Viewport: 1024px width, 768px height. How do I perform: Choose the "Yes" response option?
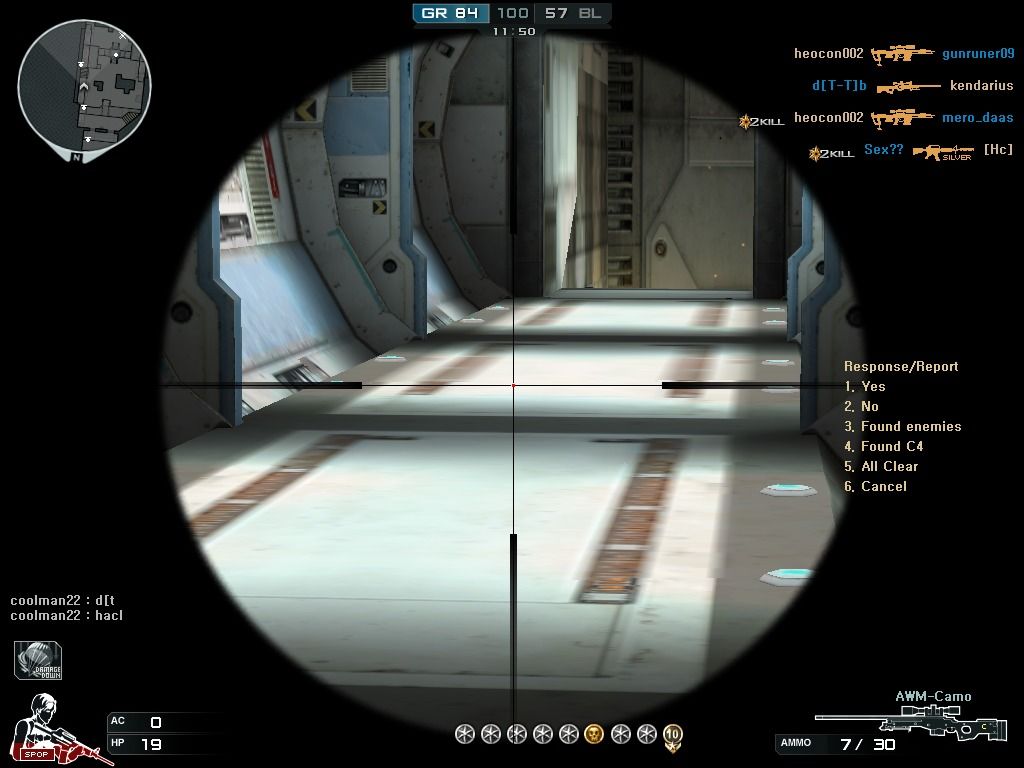(x=866, y=386)
